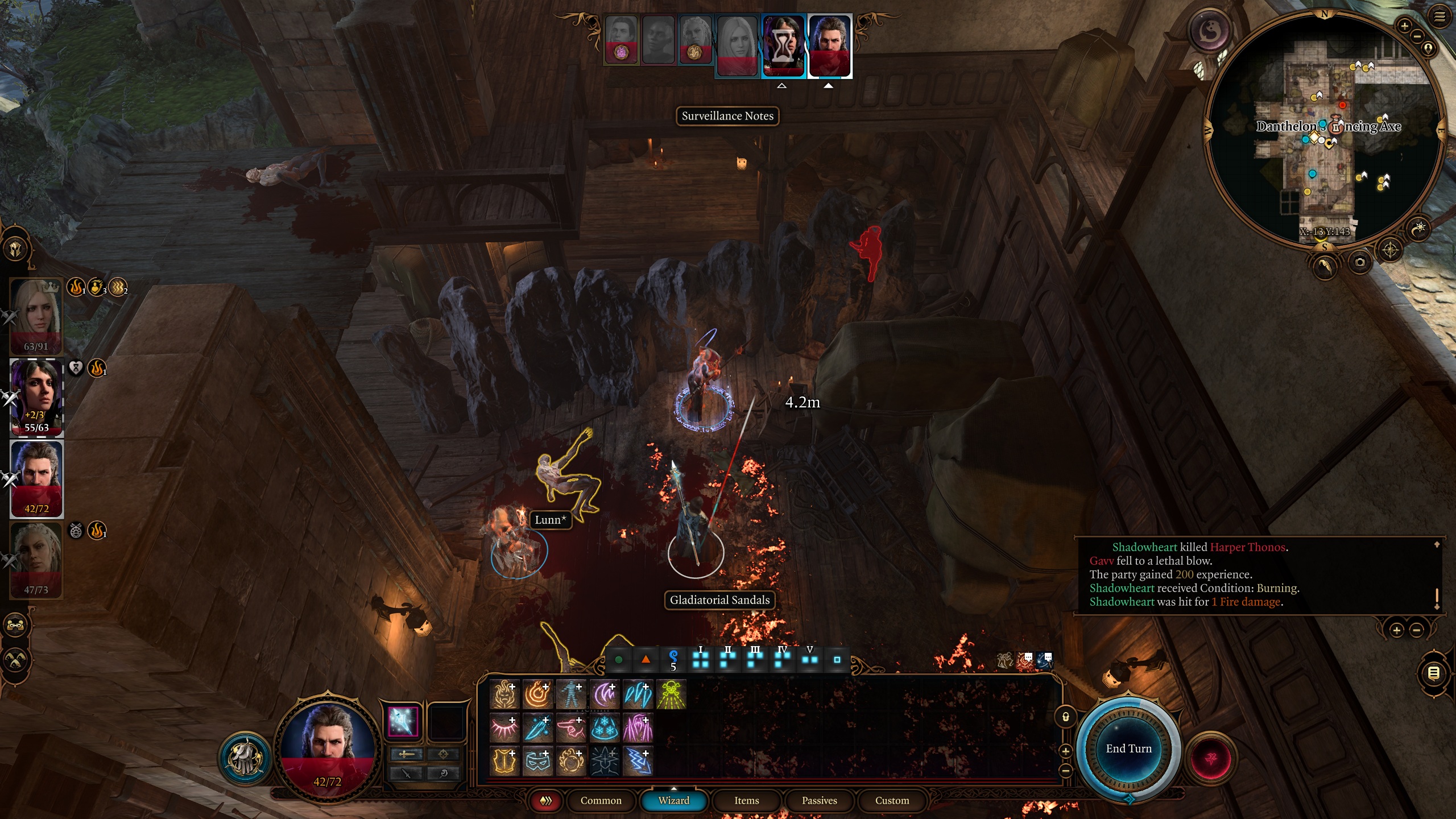Select the glowing ice staff weapon slot
The width and height of the screenshot is (1456, 819).
(403, 722)
